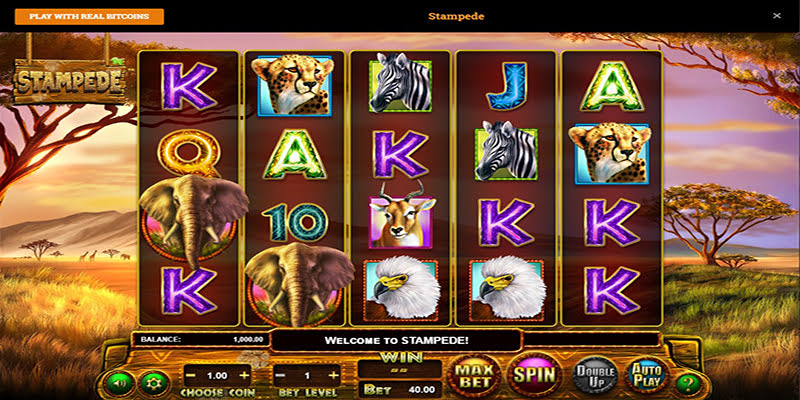Click the MAX BET button
Screen dimensions: 800x400
pos(476,376)
